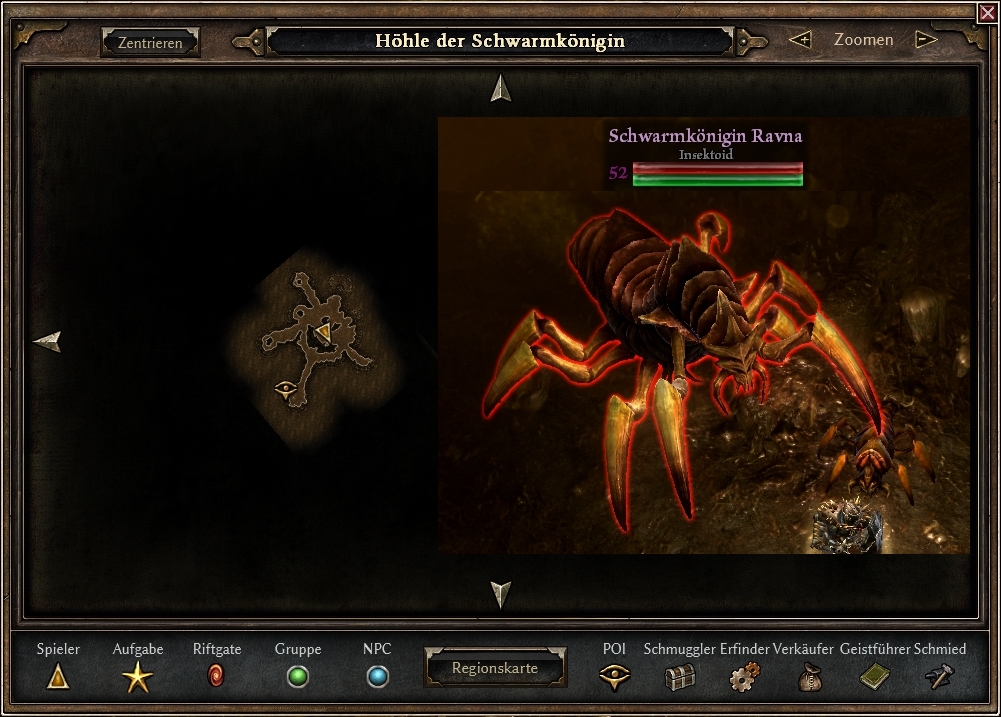Zoom in with the right Zoomen arrow
This screenshot has width=1001, height=717.
coord(926,40)
